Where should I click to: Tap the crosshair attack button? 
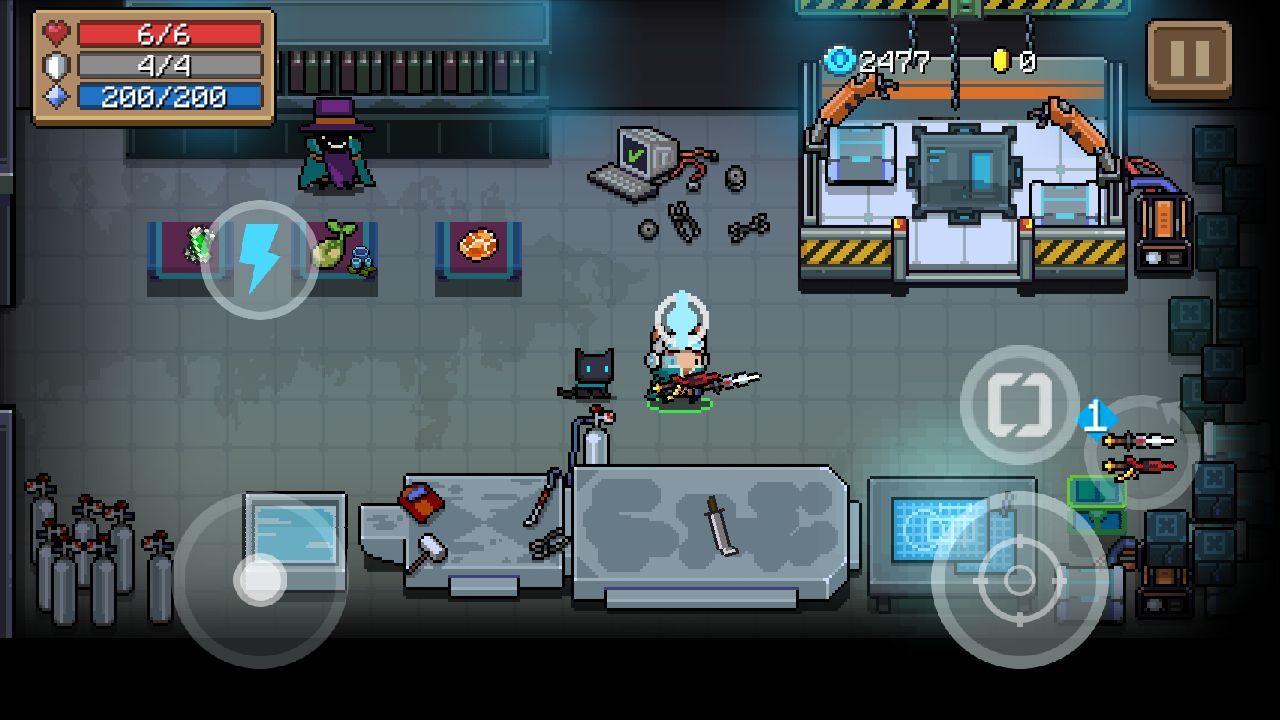click(1019, 579)
